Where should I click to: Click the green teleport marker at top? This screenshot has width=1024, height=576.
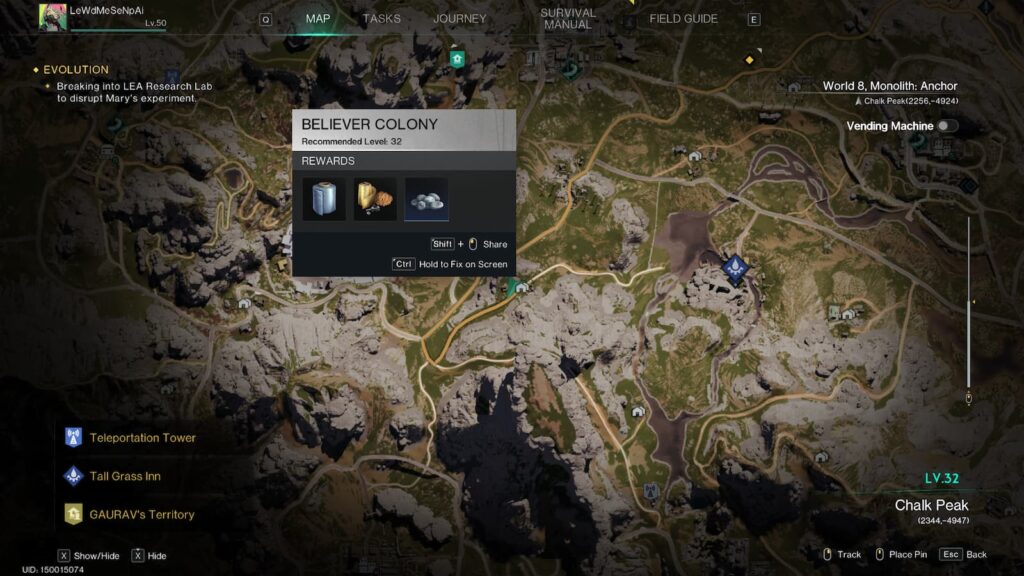click(x=458, y=59)
